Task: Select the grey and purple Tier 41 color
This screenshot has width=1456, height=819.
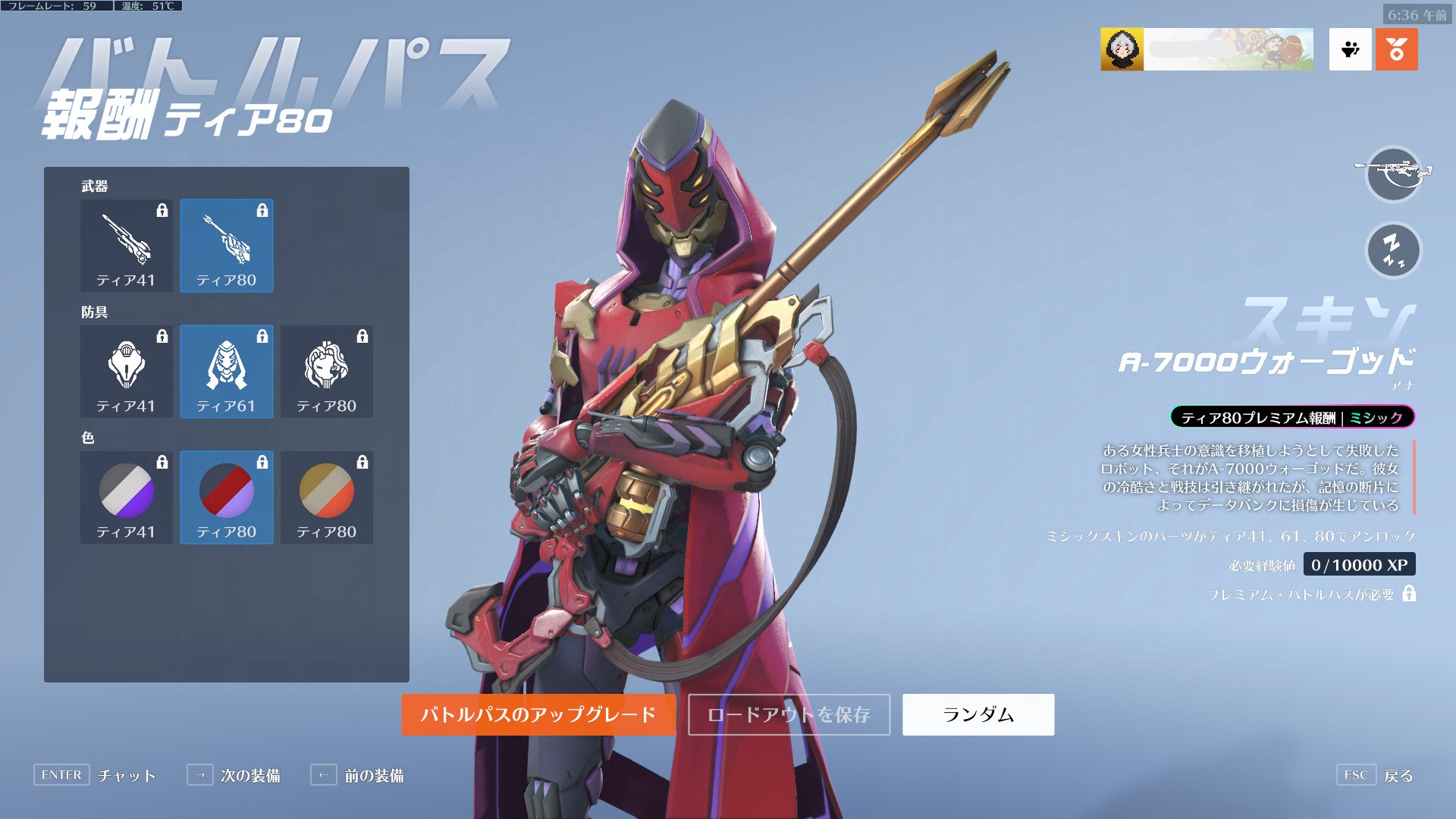Action: click(x=127, y=497)
